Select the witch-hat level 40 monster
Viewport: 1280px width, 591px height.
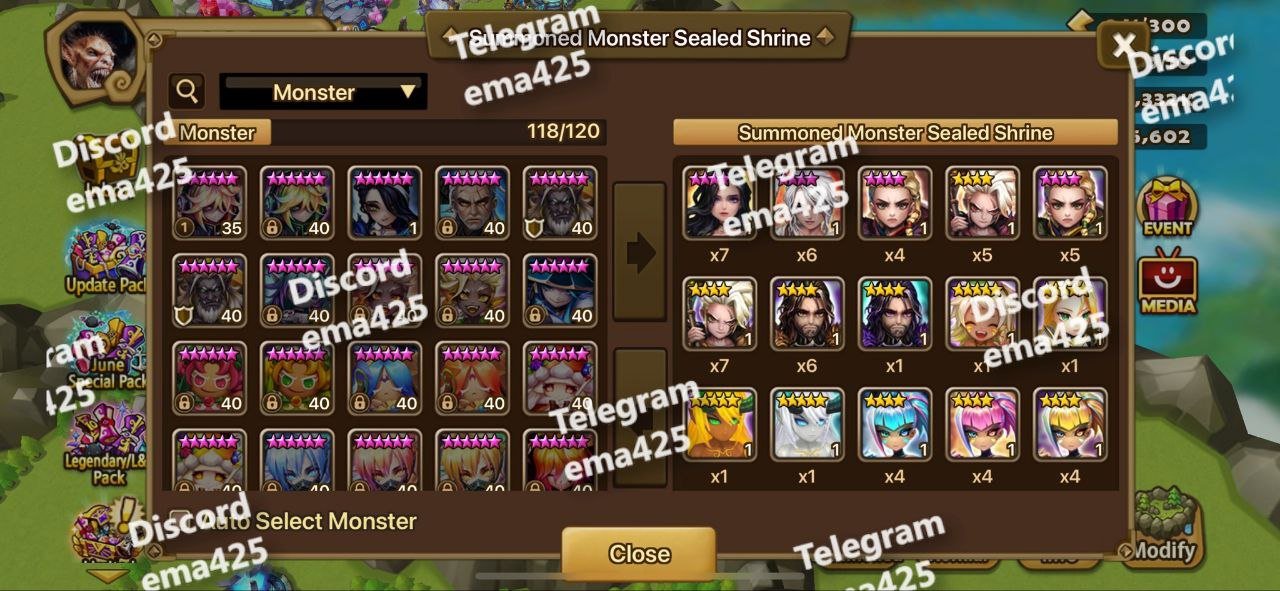pyautogui.click(x=561, y=291)
